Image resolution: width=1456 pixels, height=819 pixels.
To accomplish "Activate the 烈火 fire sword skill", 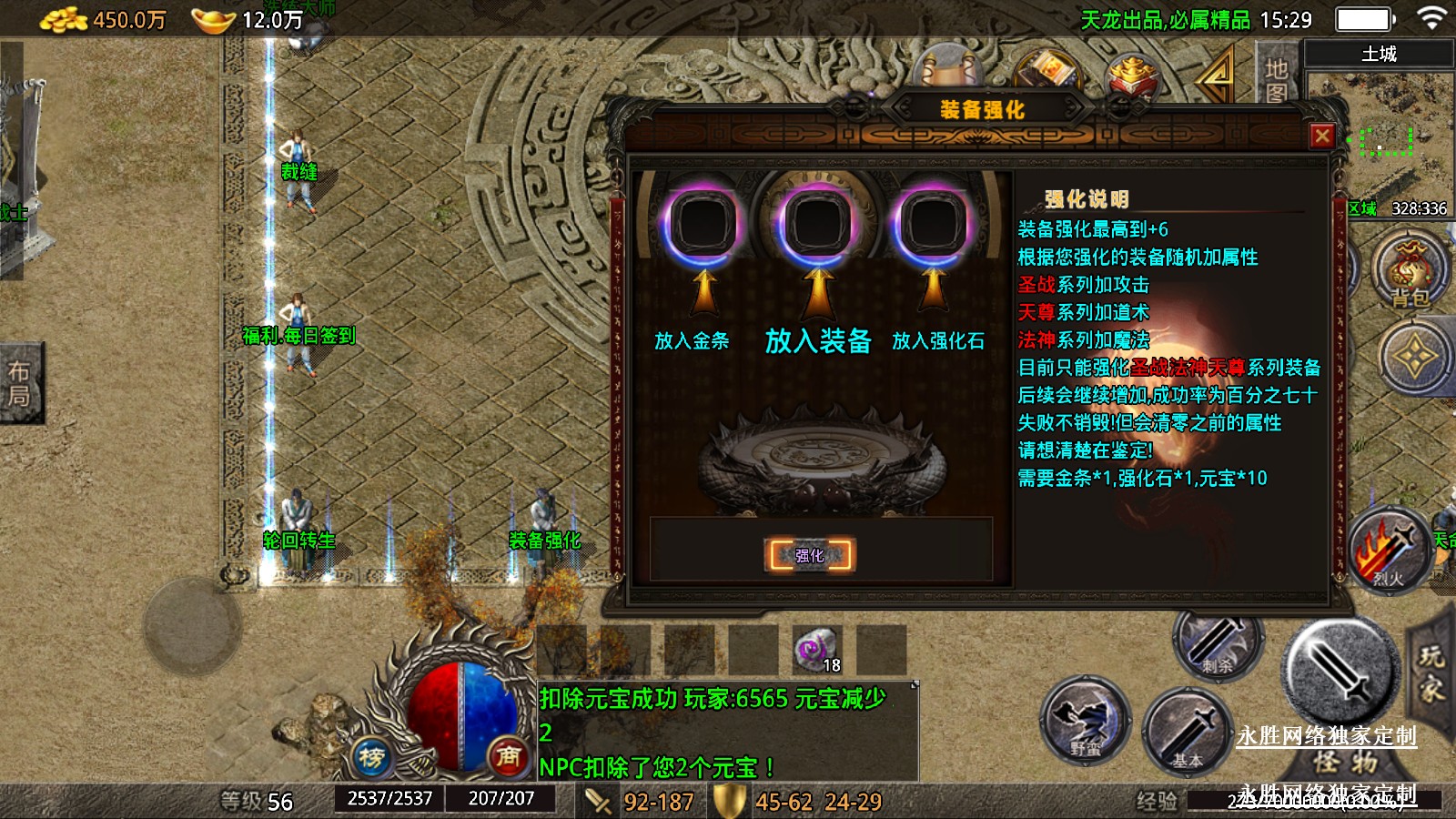I will 1387,551.
